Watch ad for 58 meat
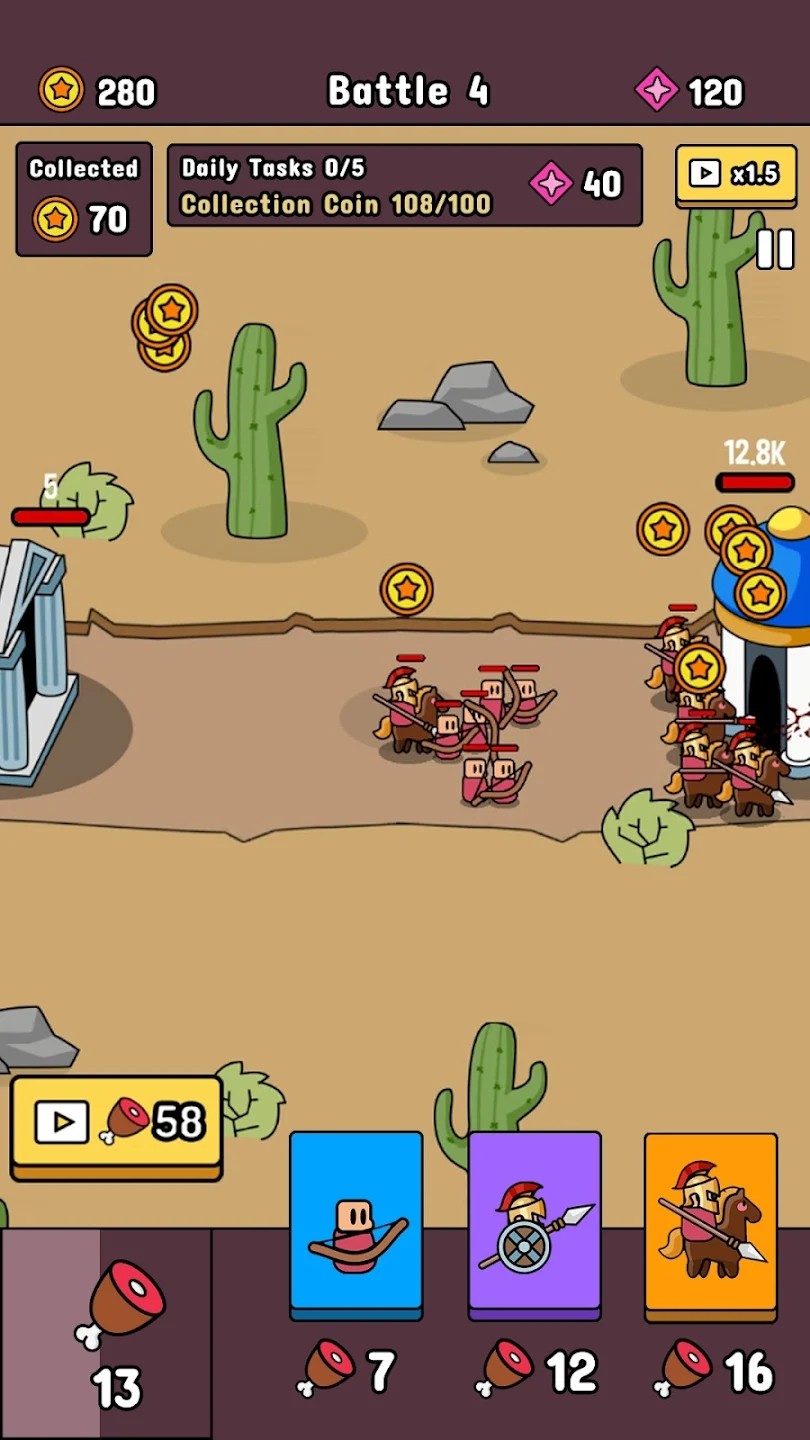 tap(116, 1124)
